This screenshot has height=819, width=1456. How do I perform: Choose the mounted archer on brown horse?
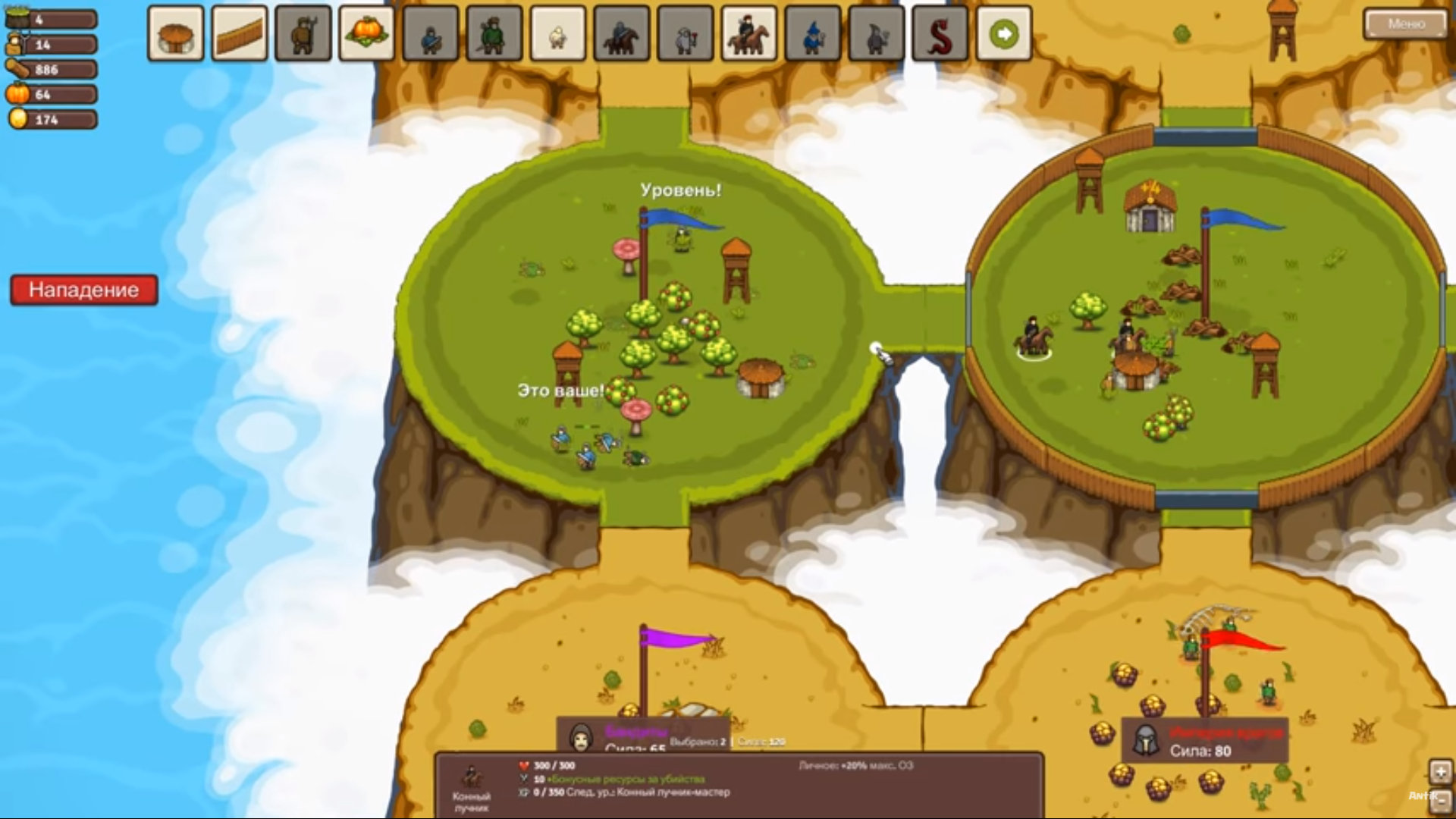click(x=749, y=34)
